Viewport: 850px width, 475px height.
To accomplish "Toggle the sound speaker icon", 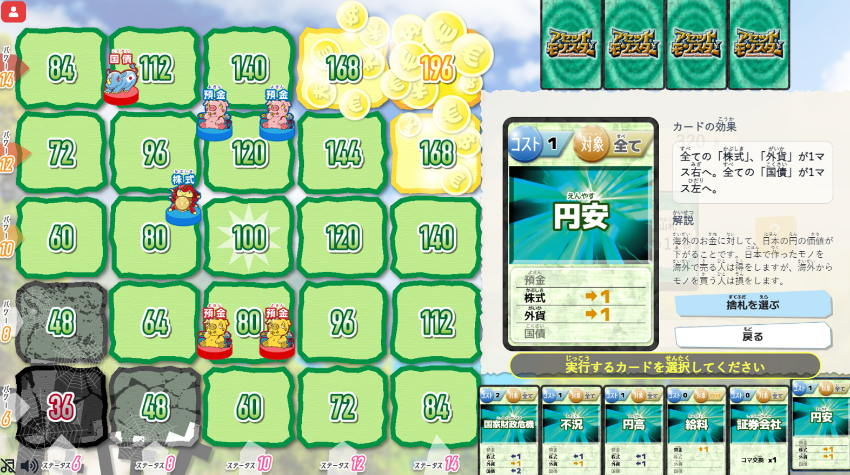I will click(29, 465).
